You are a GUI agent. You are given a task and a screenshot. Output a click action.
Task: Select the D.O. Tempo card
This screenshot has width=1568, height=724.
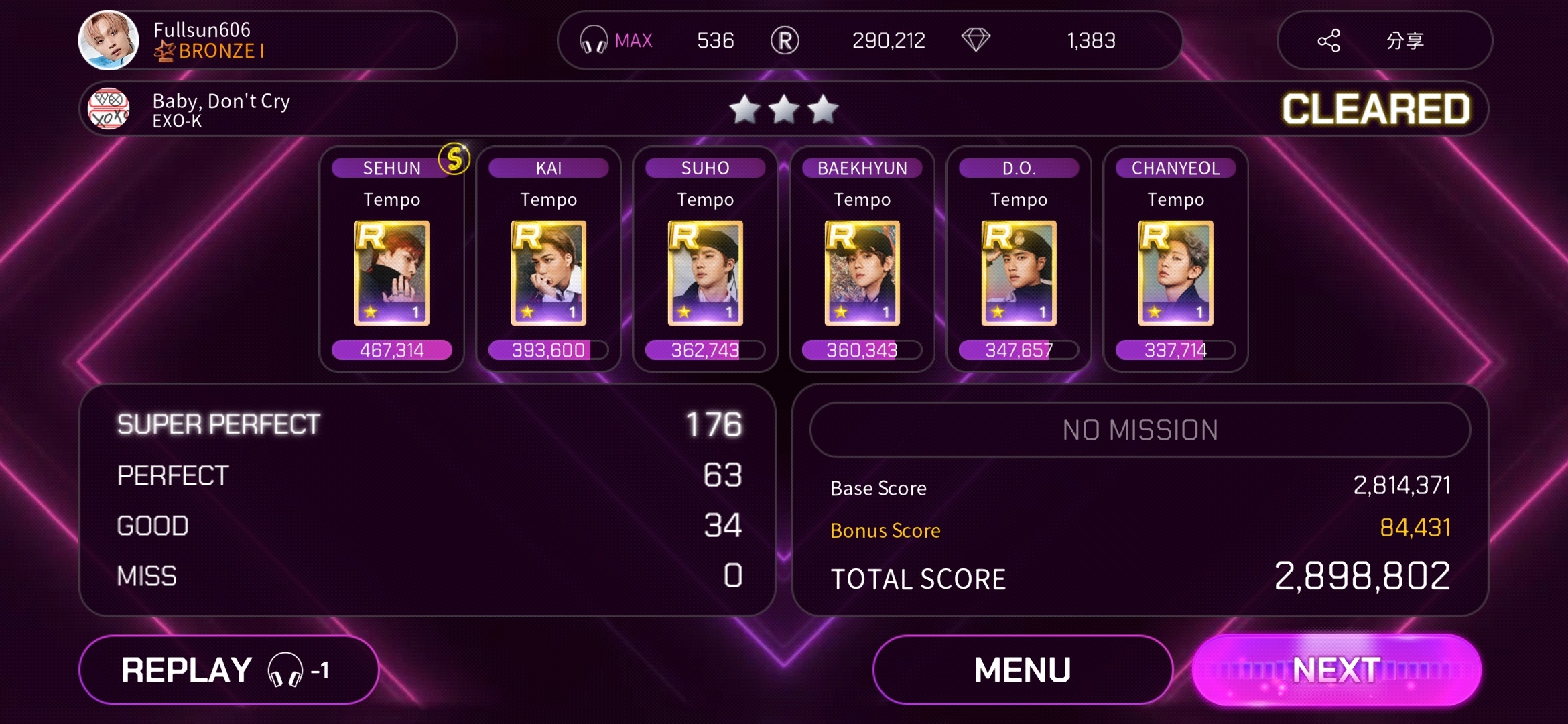coord(1019,274)
